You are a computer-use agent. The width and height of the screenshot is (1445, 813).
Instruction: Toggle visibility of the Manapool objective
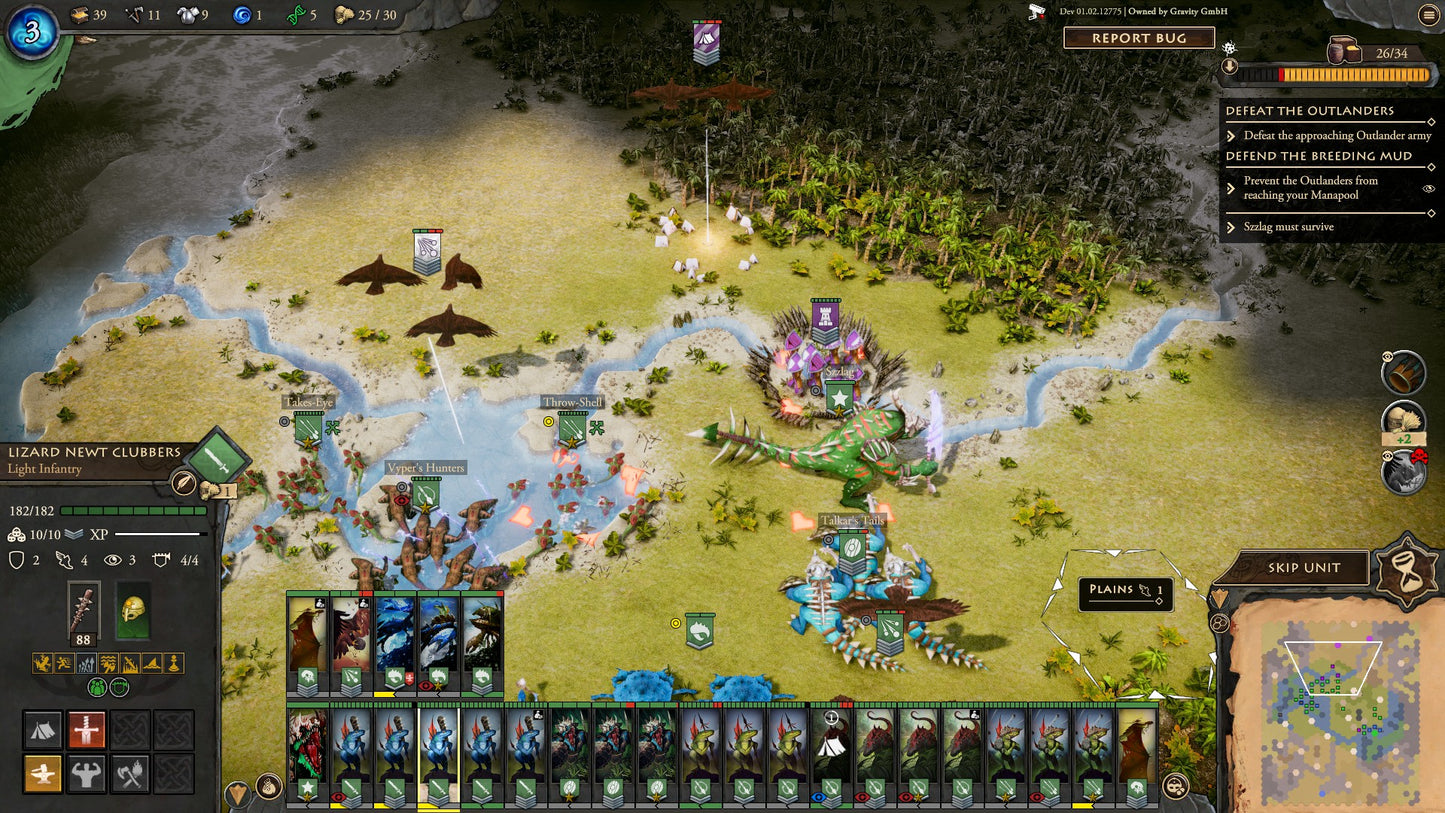[1428, 188]
